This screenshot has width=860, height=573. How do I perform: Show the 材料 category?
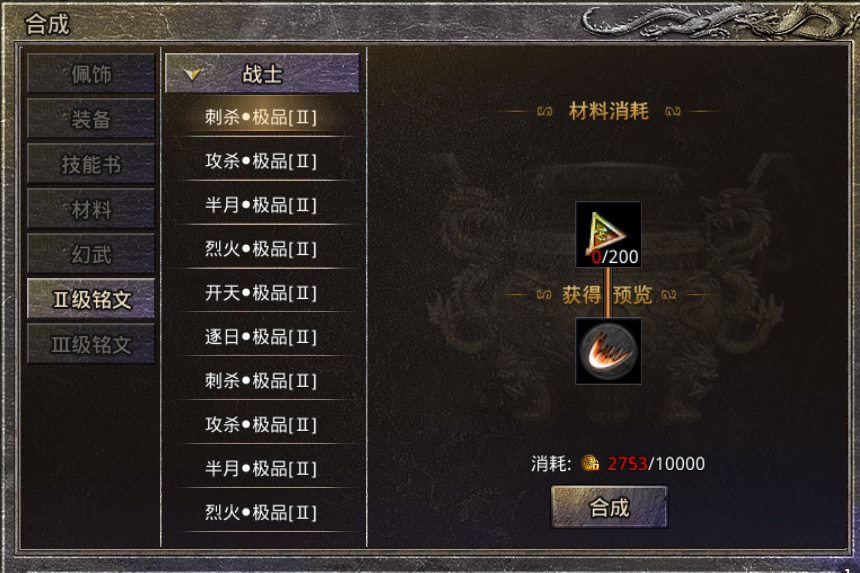91,209
